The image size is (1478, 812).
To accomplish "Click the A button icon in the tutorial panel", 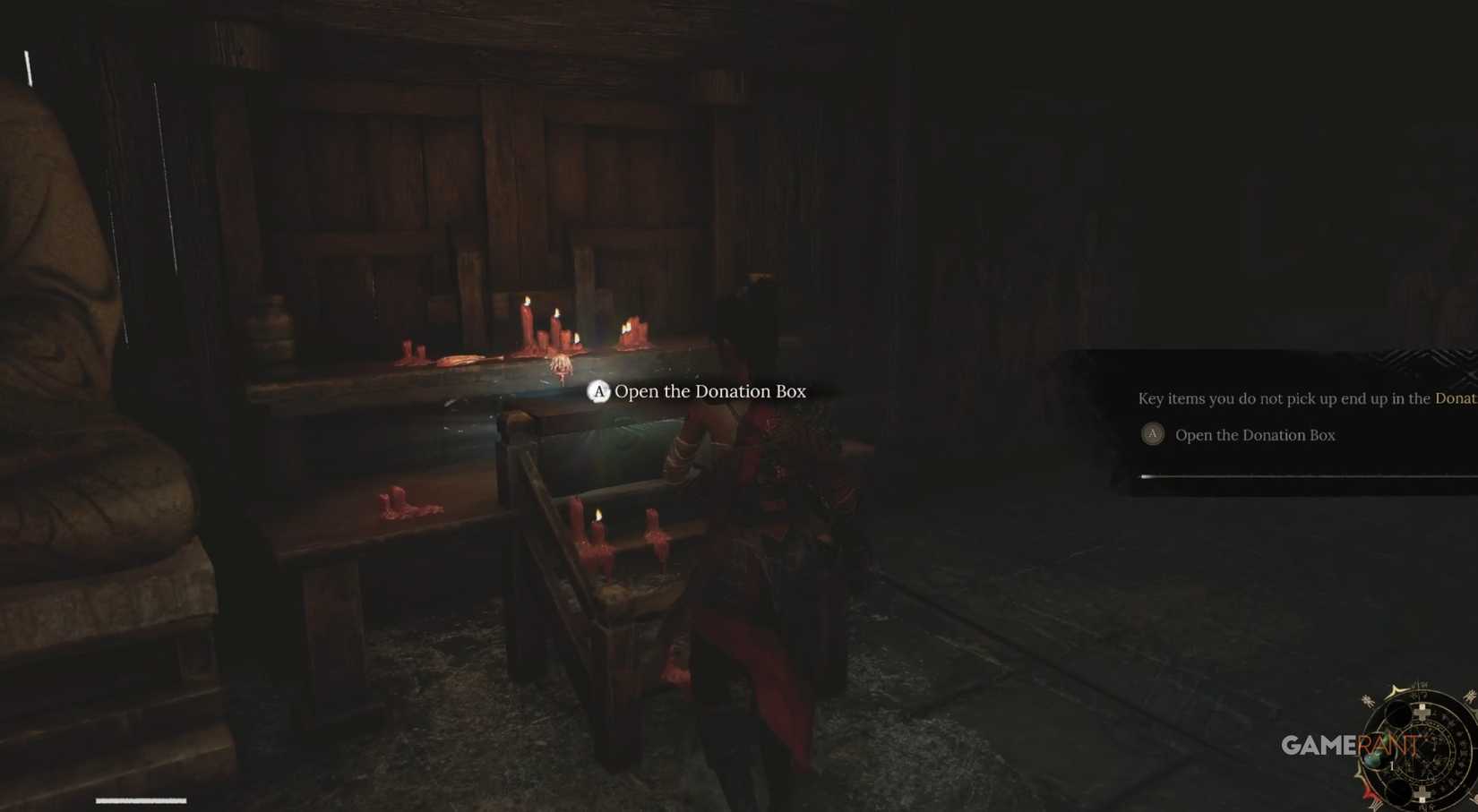I will (1154, 435).
